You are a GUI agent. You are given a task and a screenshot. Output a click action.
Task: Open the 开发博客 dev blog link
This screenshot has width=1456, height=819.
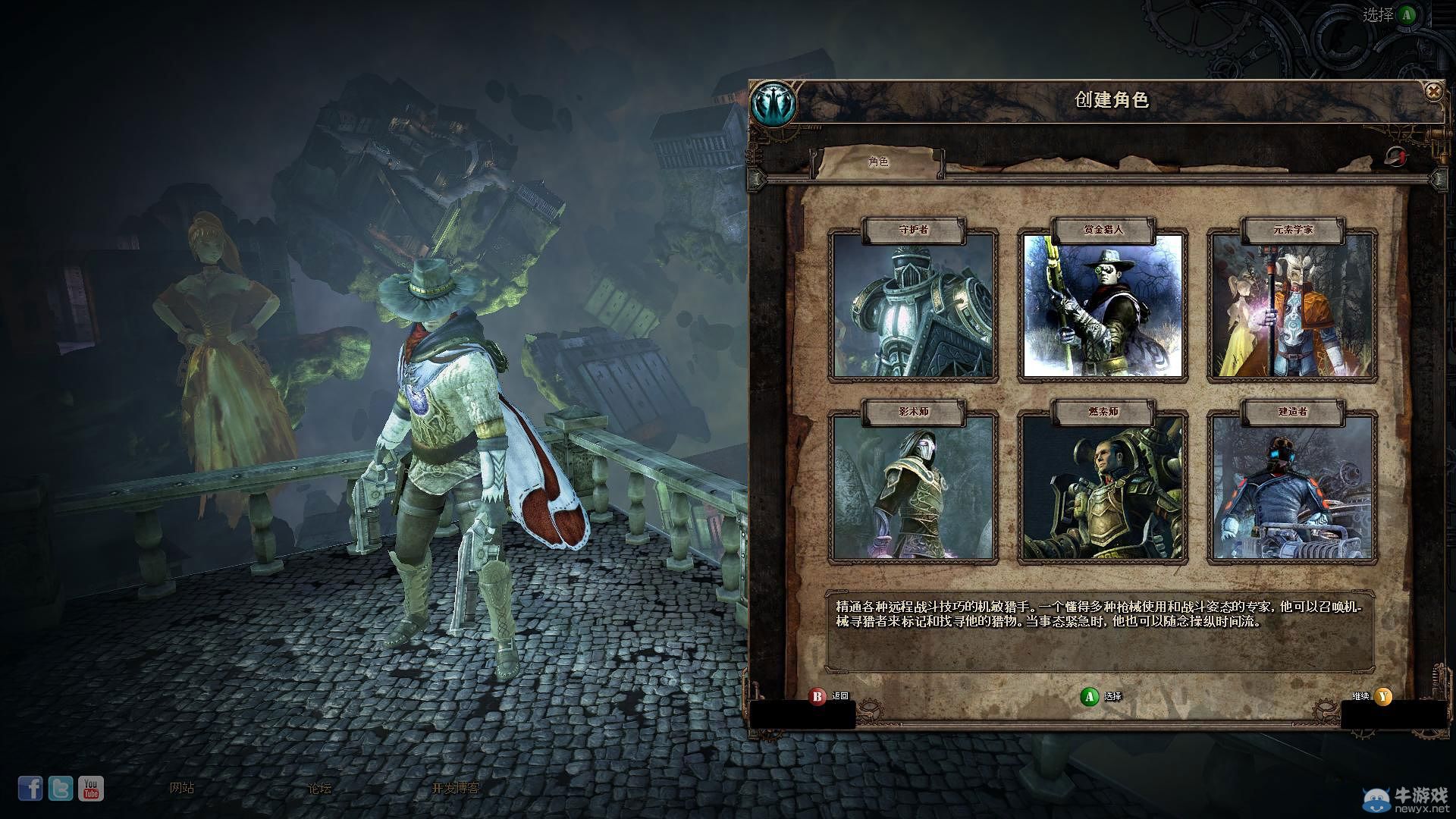click(456, 788)
